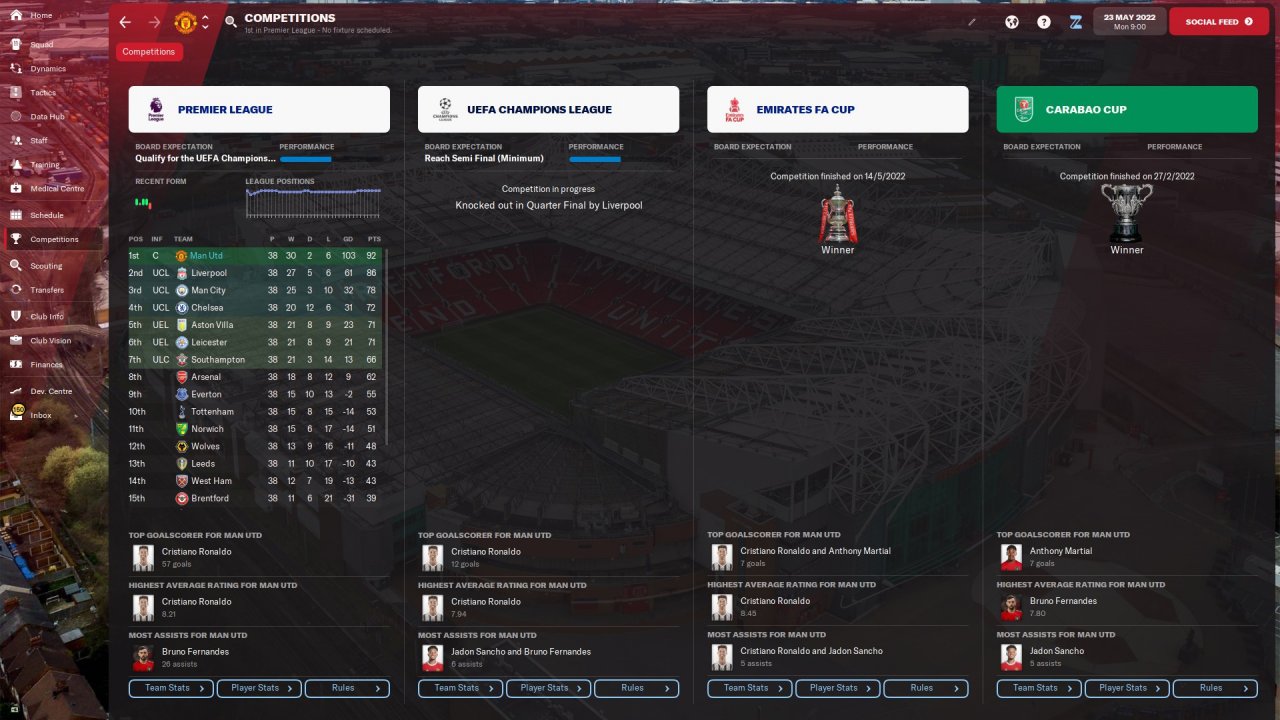1280x720 pixels.
Task: Open the Social Feed
Action: click(x=1218, y=21)
